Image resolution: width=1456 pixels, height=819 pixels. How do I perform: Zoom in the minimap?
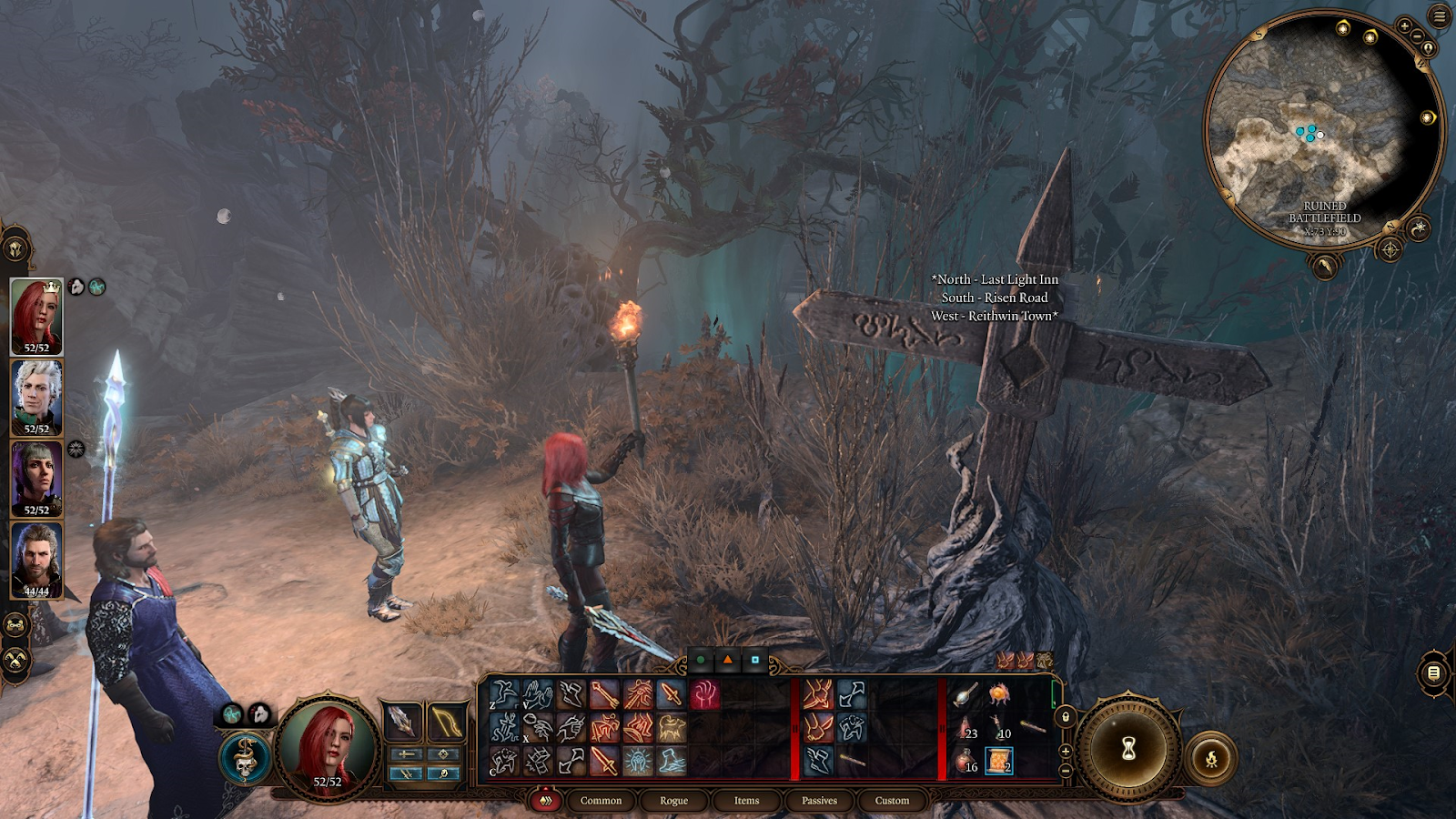tap(1405, 26)
